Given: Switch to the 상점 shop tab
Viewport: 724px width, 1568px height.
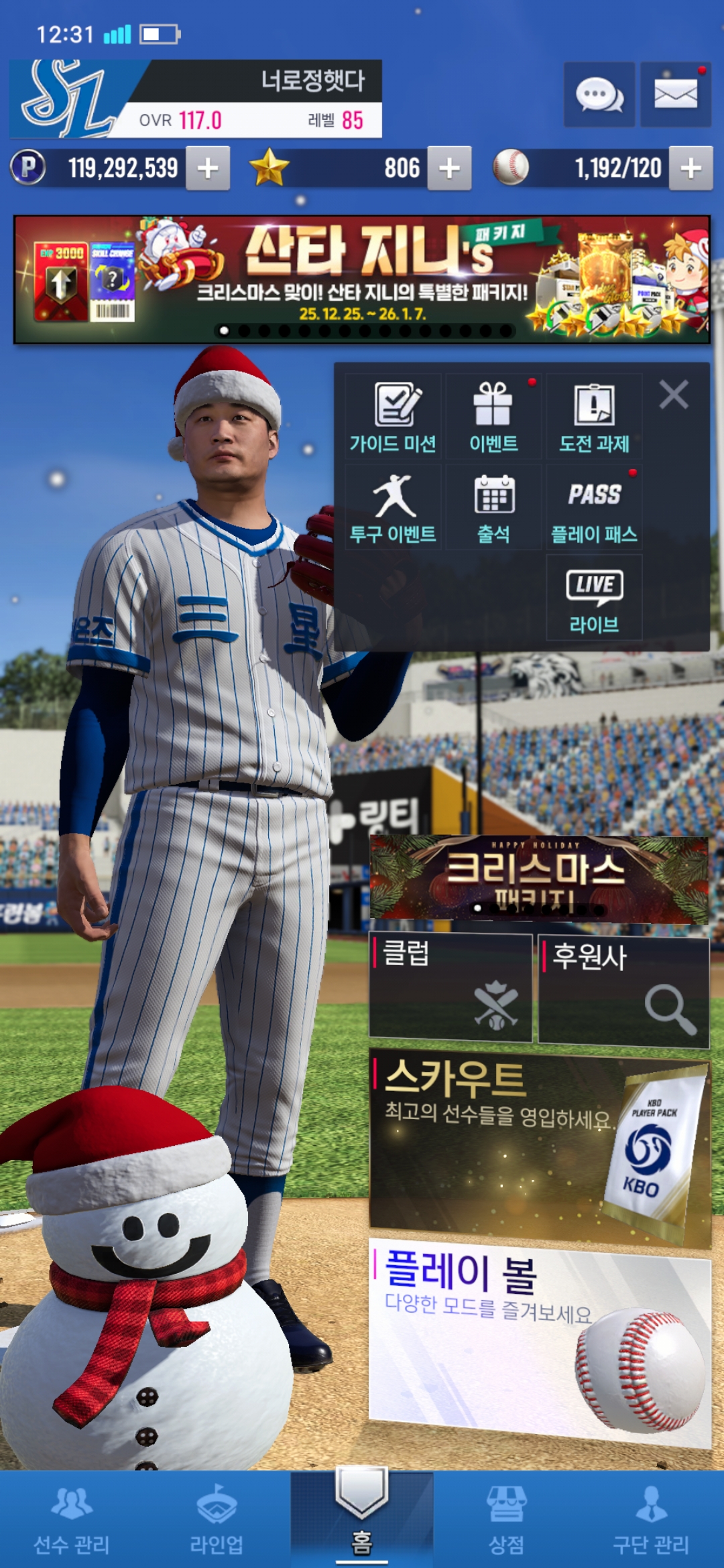Looking at the screenshot, I should point(507,1520).
